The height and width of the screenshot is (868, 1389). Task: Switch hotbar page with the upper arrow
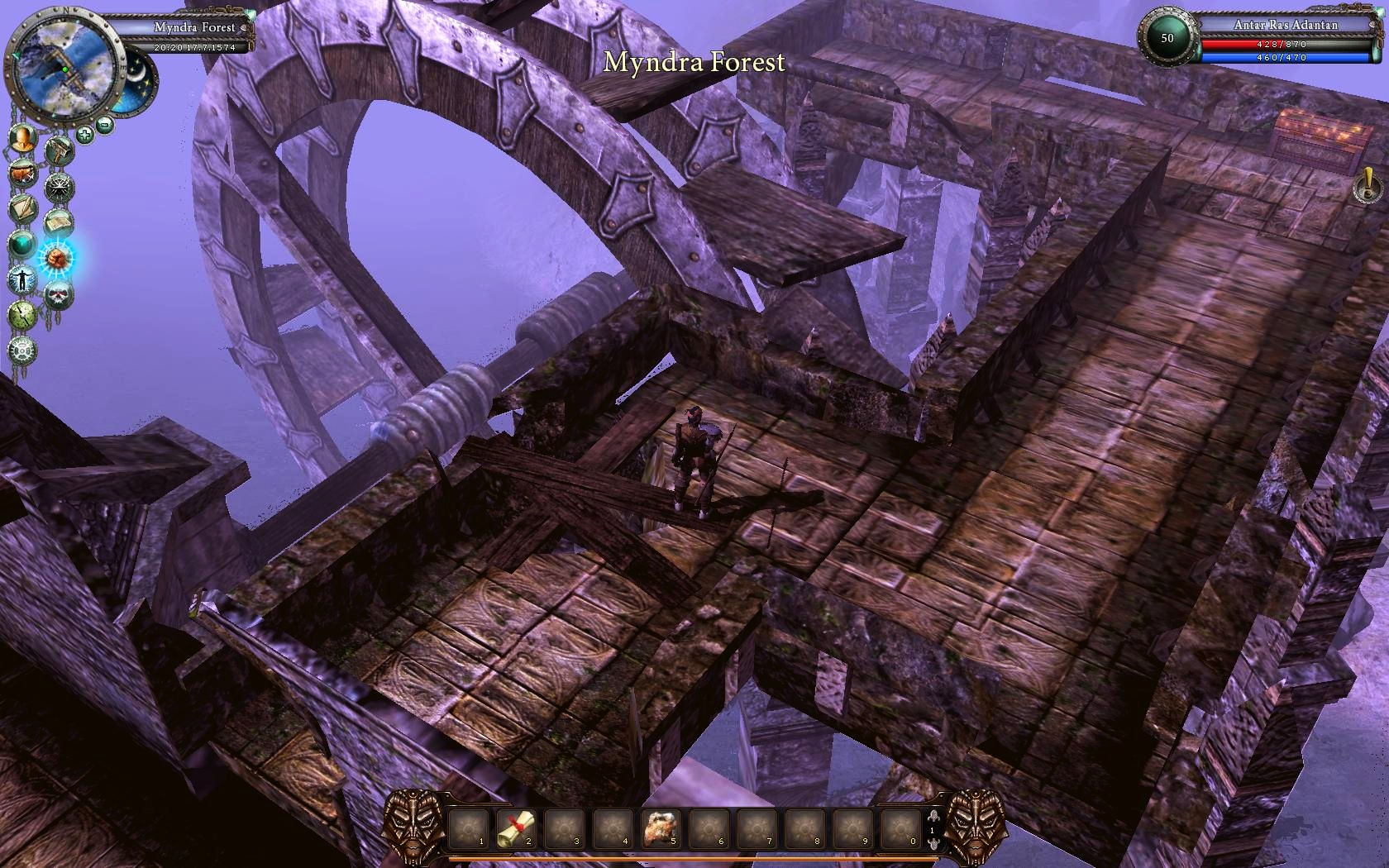[933, 815]
